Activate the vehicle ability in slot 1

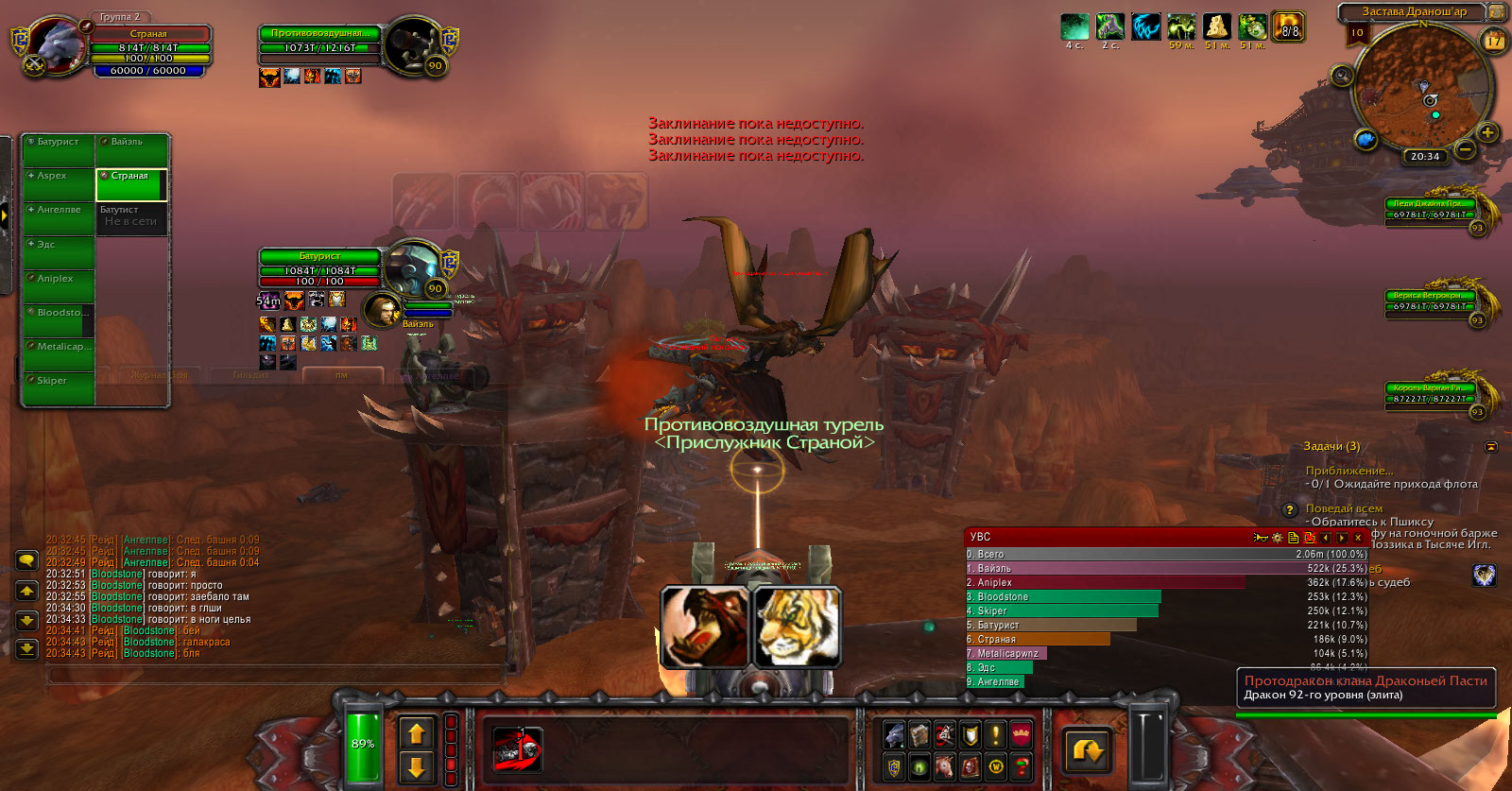pyautogui.click(x=517, y=749)
